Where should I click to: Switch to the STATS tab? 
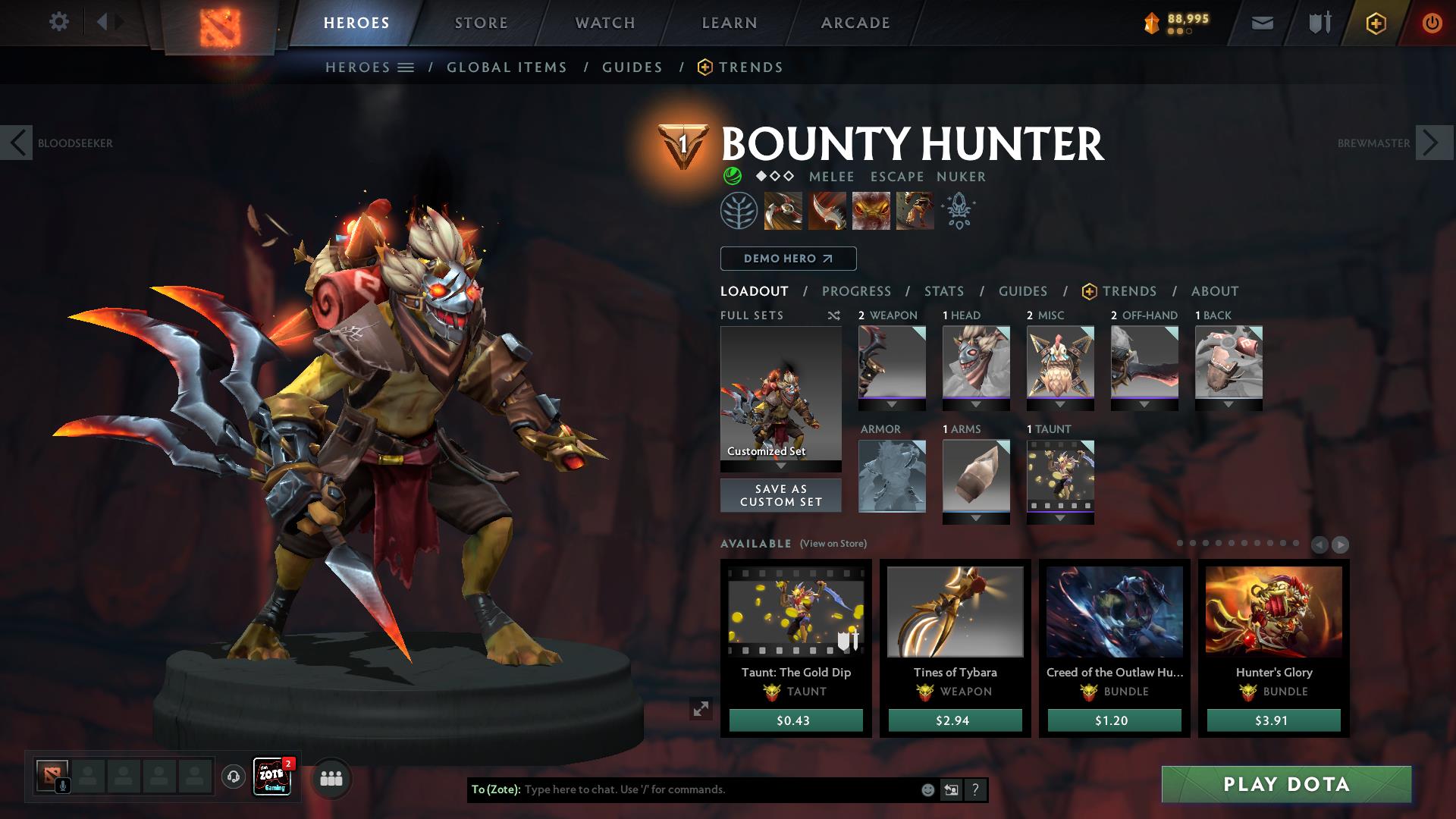click(x=943, y=291)
